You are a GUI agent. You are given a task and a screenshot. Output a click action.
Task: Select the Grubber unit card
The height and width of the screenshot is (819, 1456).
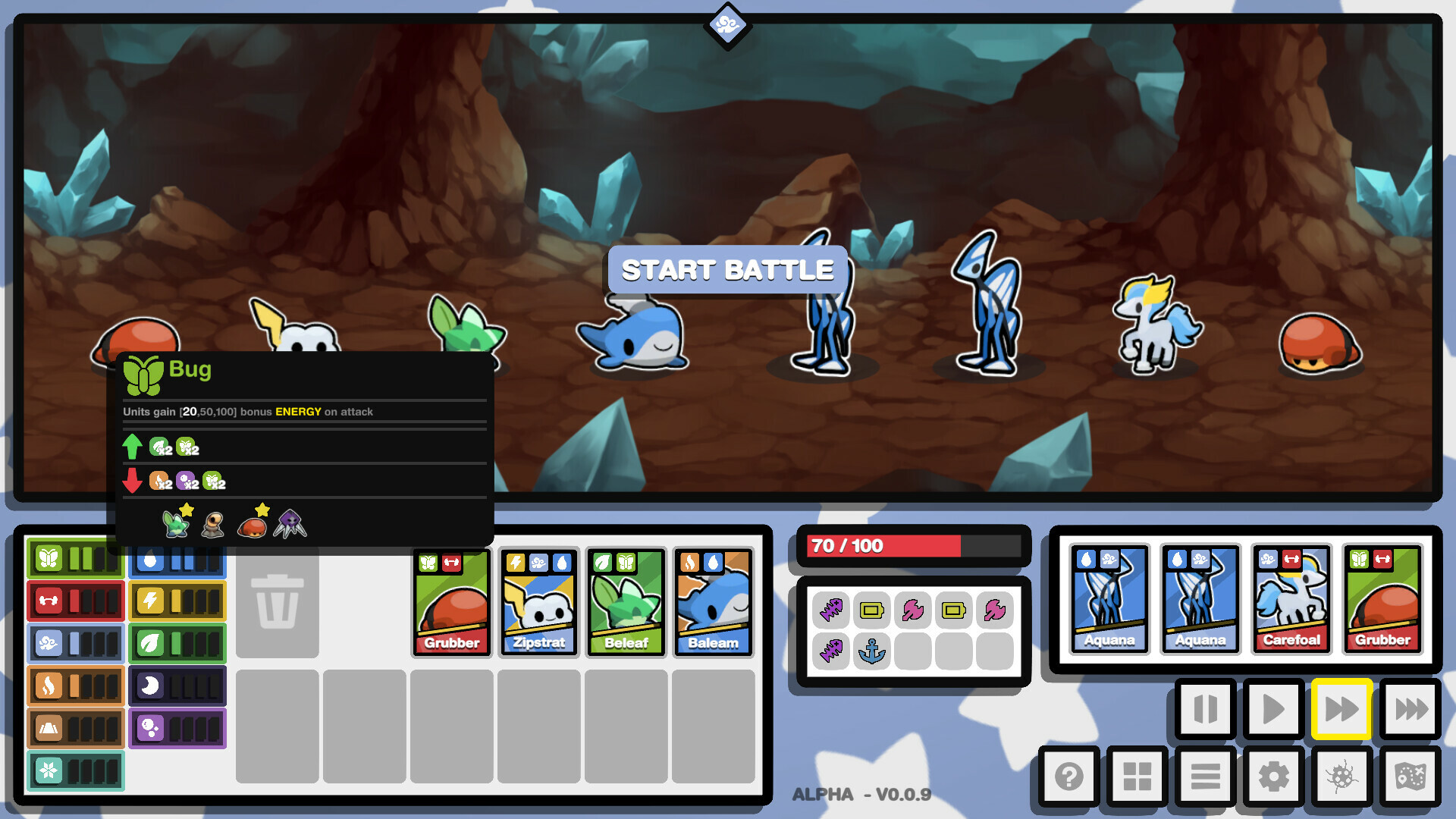coord(451,601)
